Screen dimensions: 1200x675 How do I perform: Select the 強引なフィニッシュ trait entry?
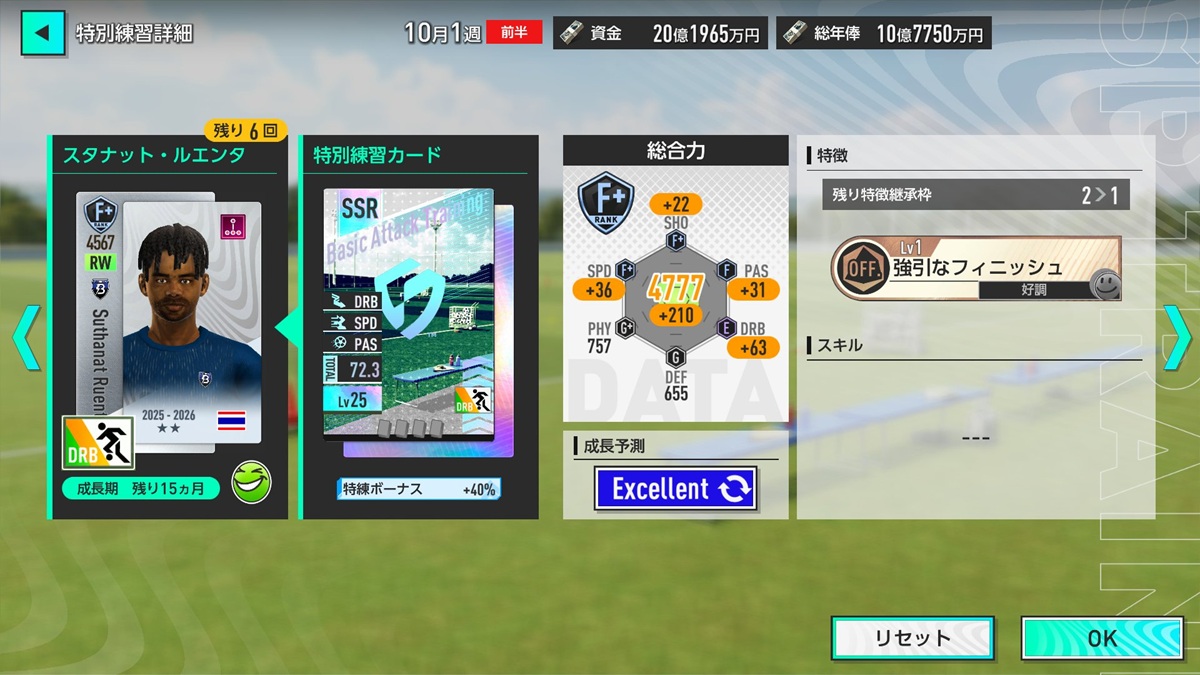point(975,268)
